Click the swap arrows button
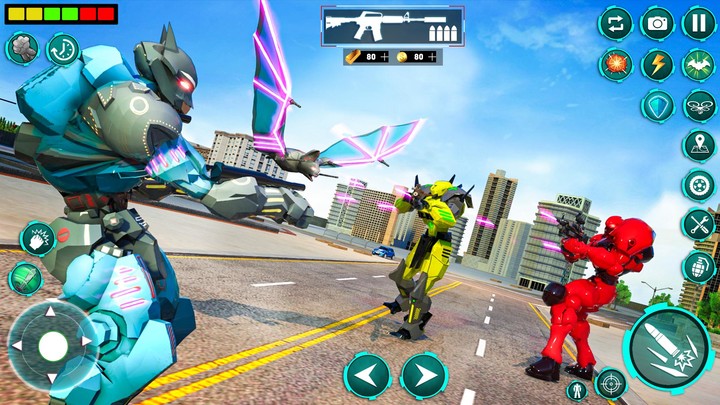The height and width of the screenshot is (405, 720). (615, 22)
